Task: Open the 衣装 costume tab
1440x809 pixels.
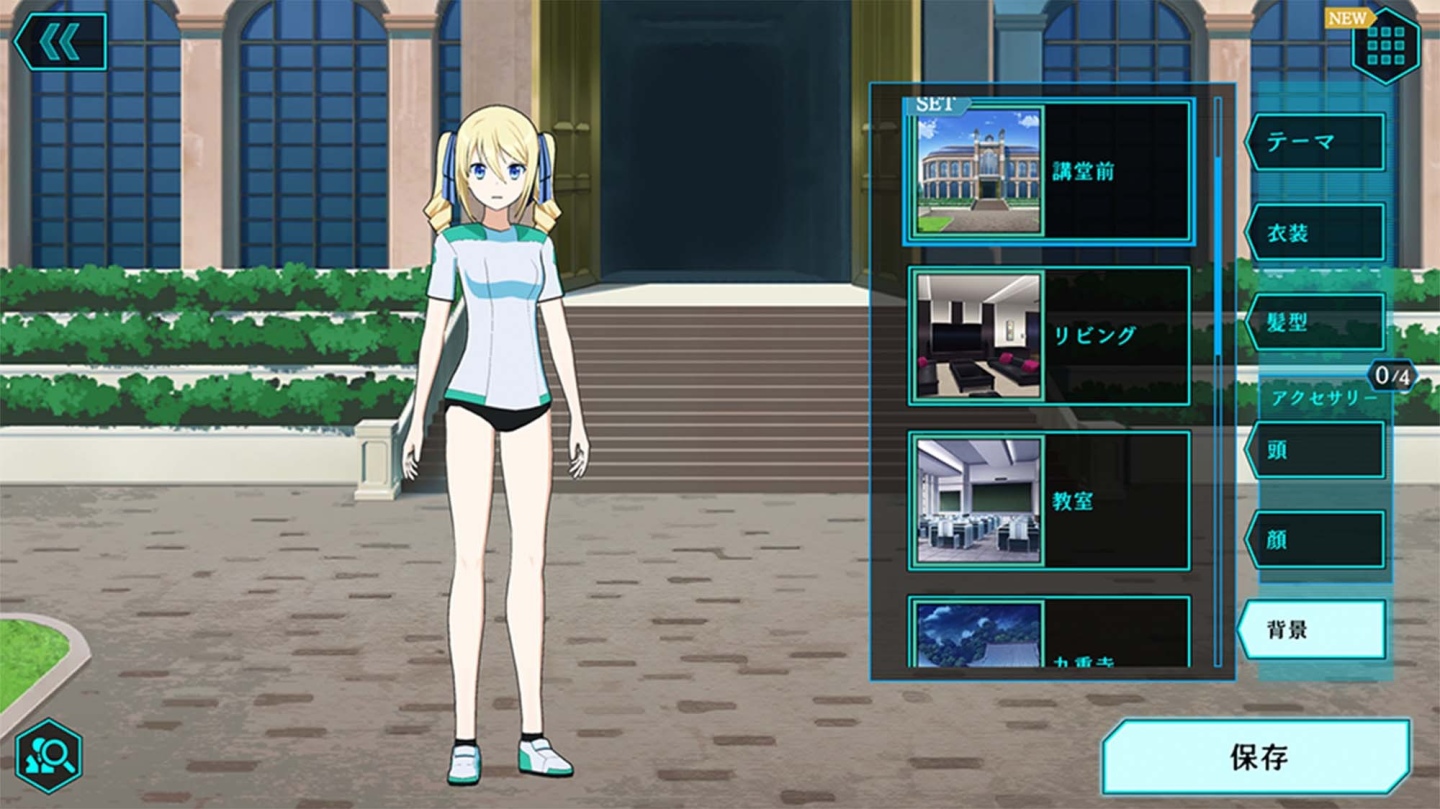Action: tap(1315, 232)
